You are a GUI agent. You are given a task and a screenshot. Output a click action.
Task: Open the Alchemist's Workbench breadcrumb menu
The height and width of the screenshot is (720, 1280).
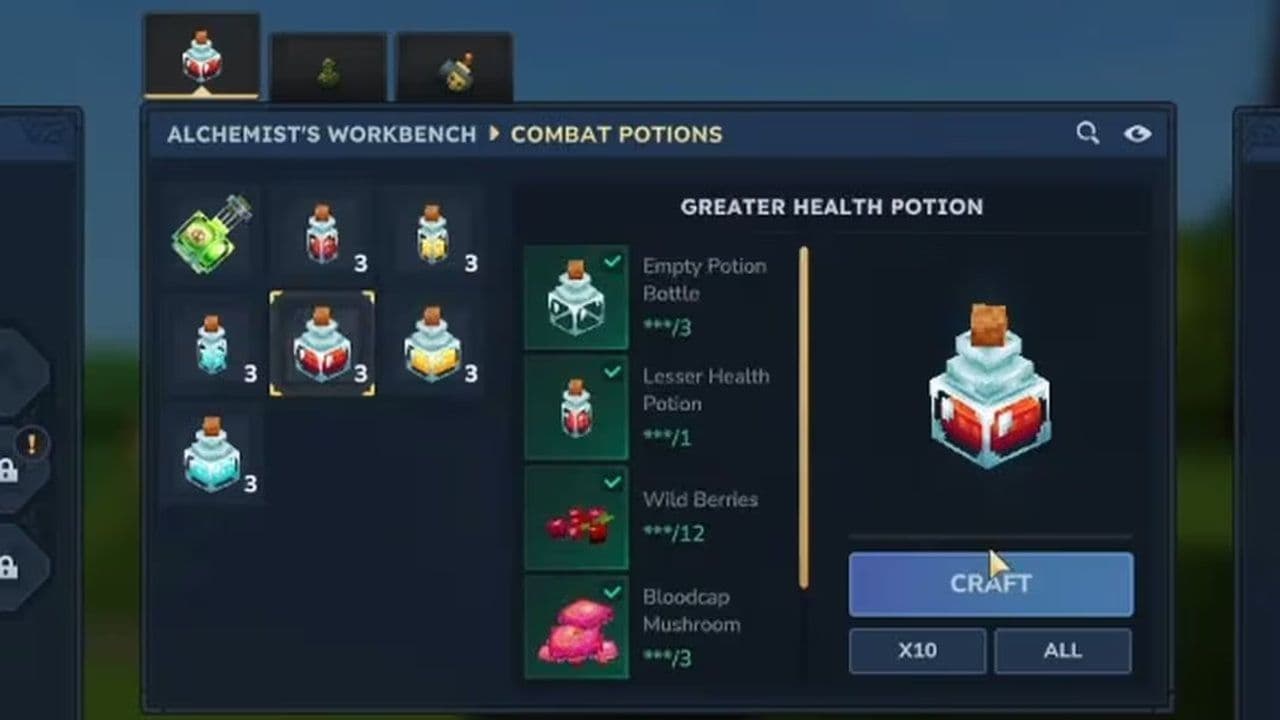(x=322, y=134)
